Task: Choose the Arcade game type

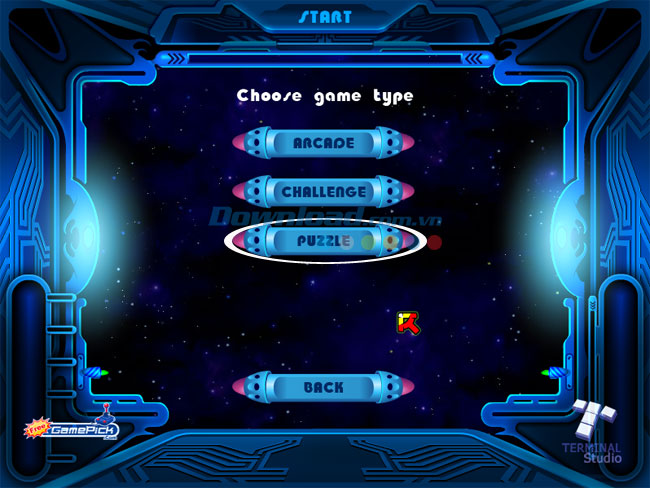Action: tap(323, 143)
